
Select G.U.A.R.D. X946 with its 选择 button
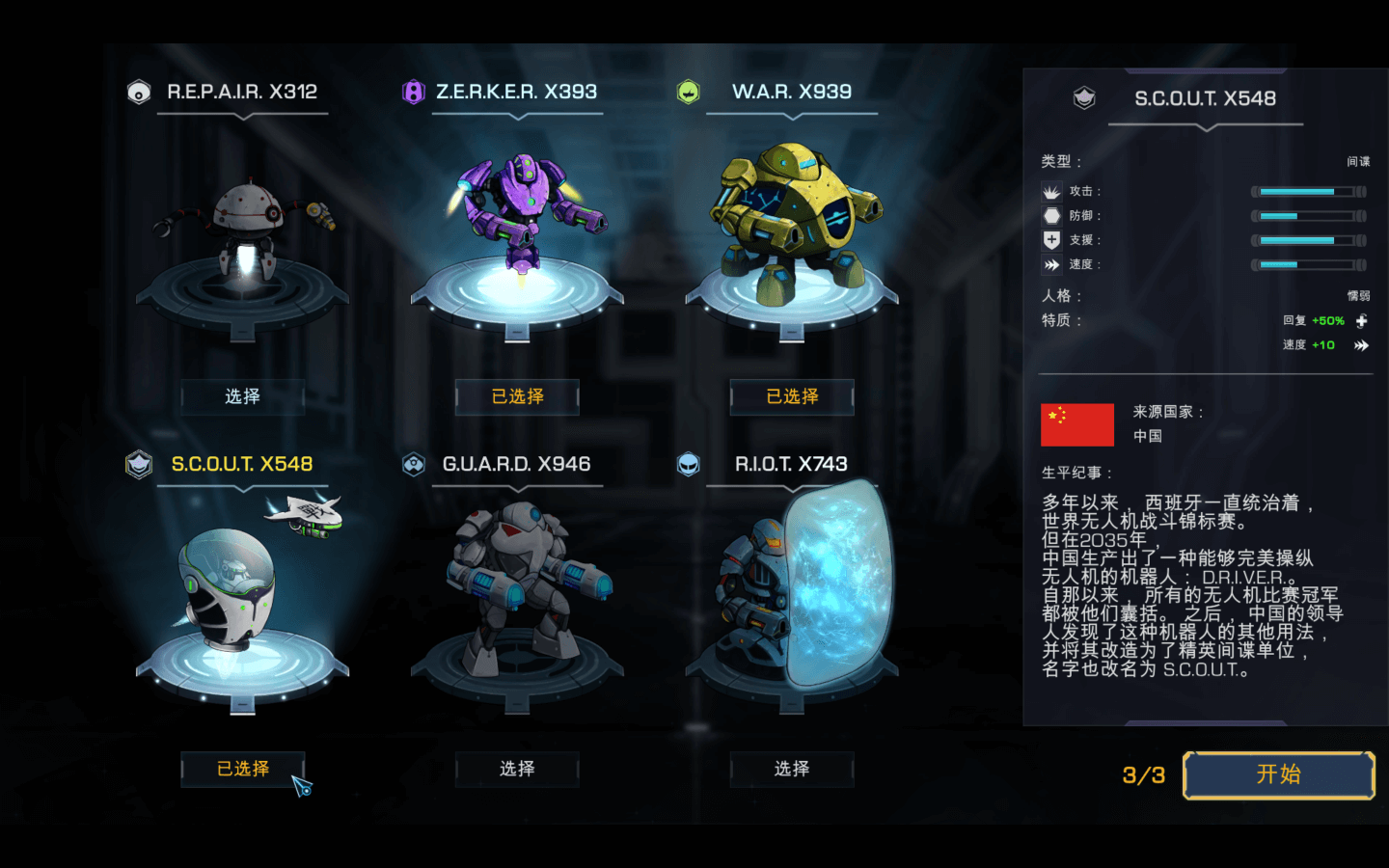[x=517, y=769]
